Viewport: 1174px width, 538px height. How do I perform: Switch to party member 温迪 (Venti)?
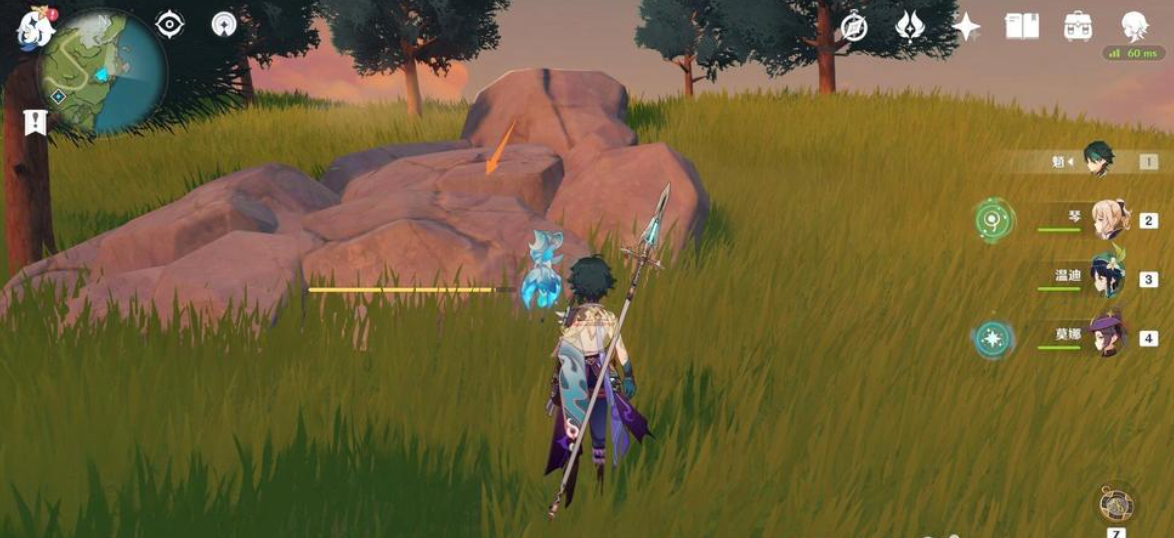pyautogui.click(x=1108, y=278)
